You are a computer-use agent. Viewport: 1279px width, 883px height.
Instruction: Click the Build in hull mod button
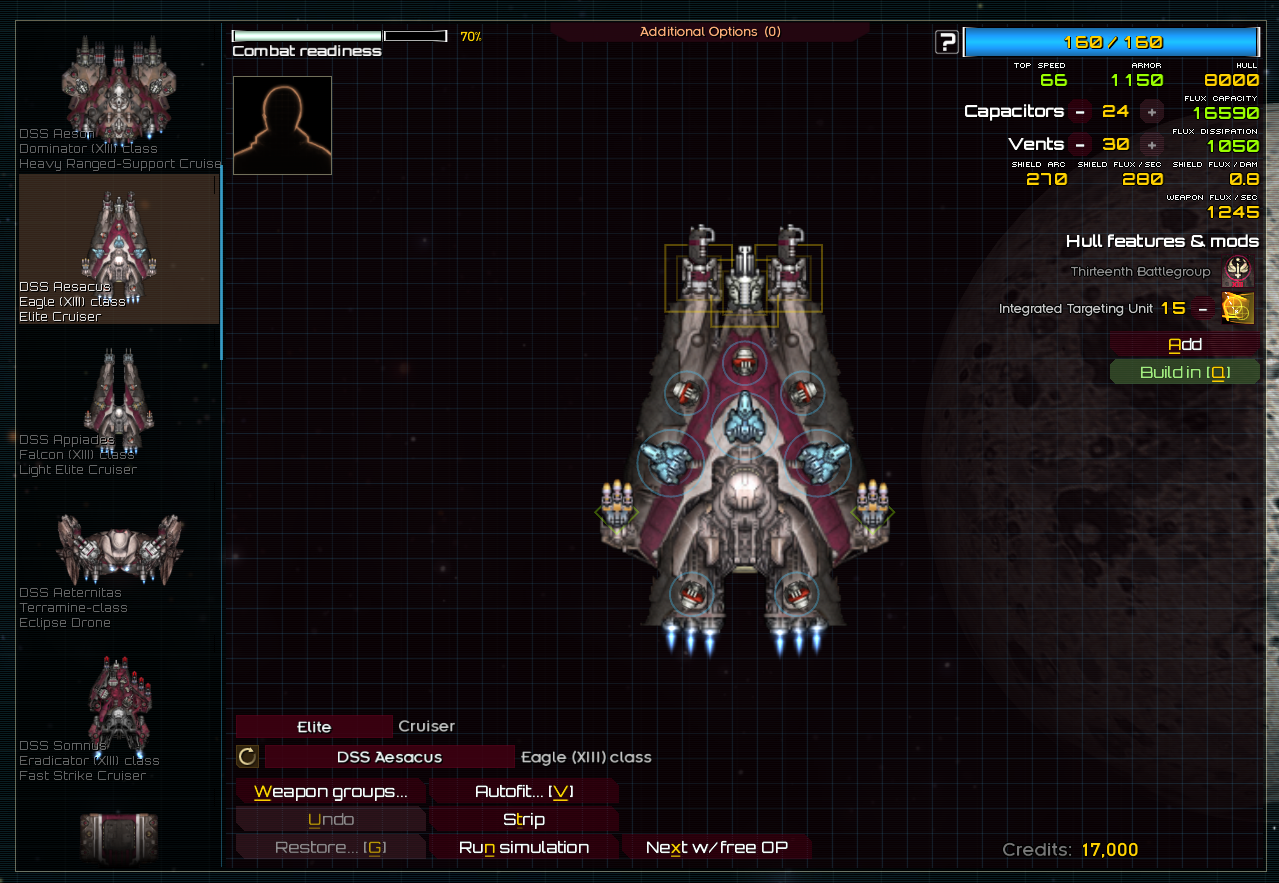pyautogui.click(x=1185, y=373)
